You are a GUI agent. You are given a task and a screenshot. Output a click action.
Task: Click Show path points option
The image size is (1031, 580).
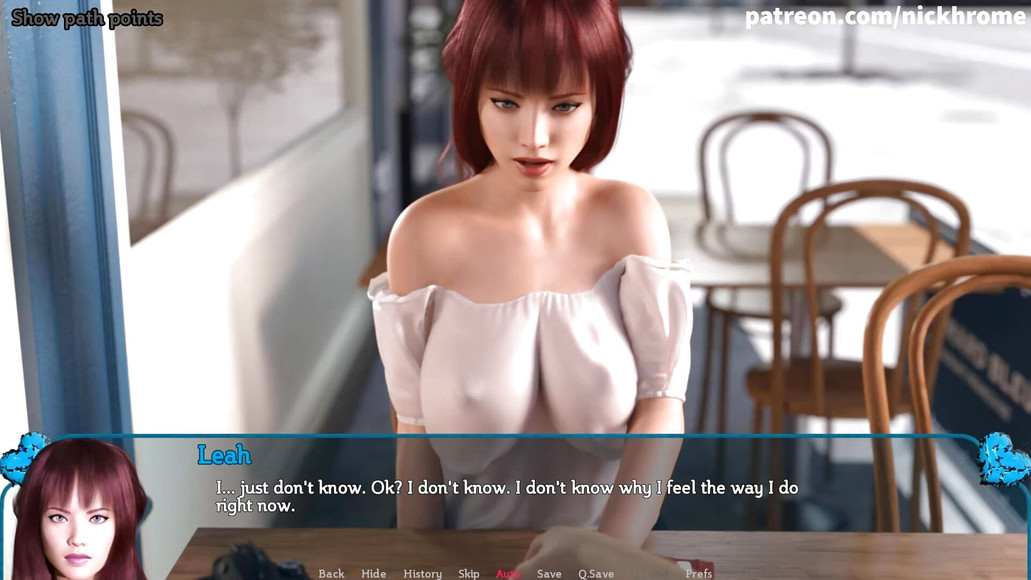click(87, 18)
